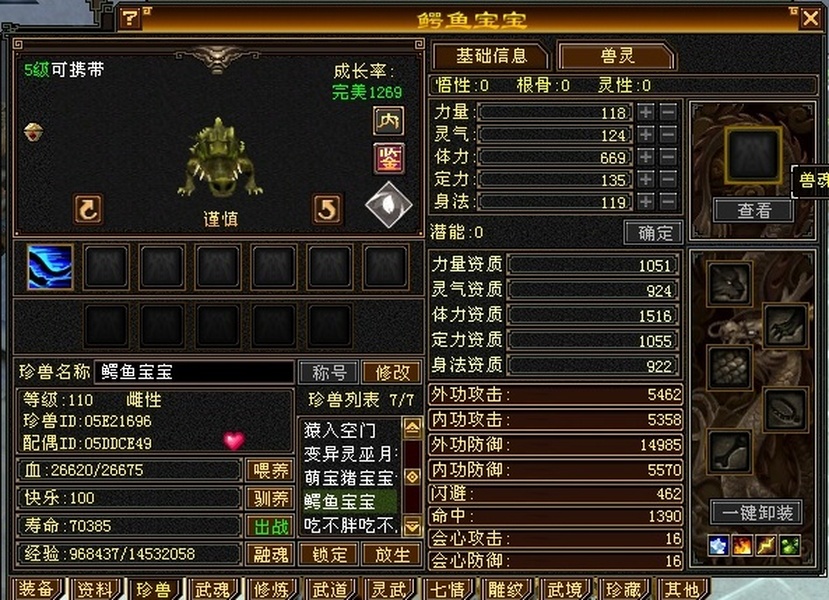Screen dimensions: 829x600
Task: Increase 力量 with its plus button
Action: coord(646,112)
